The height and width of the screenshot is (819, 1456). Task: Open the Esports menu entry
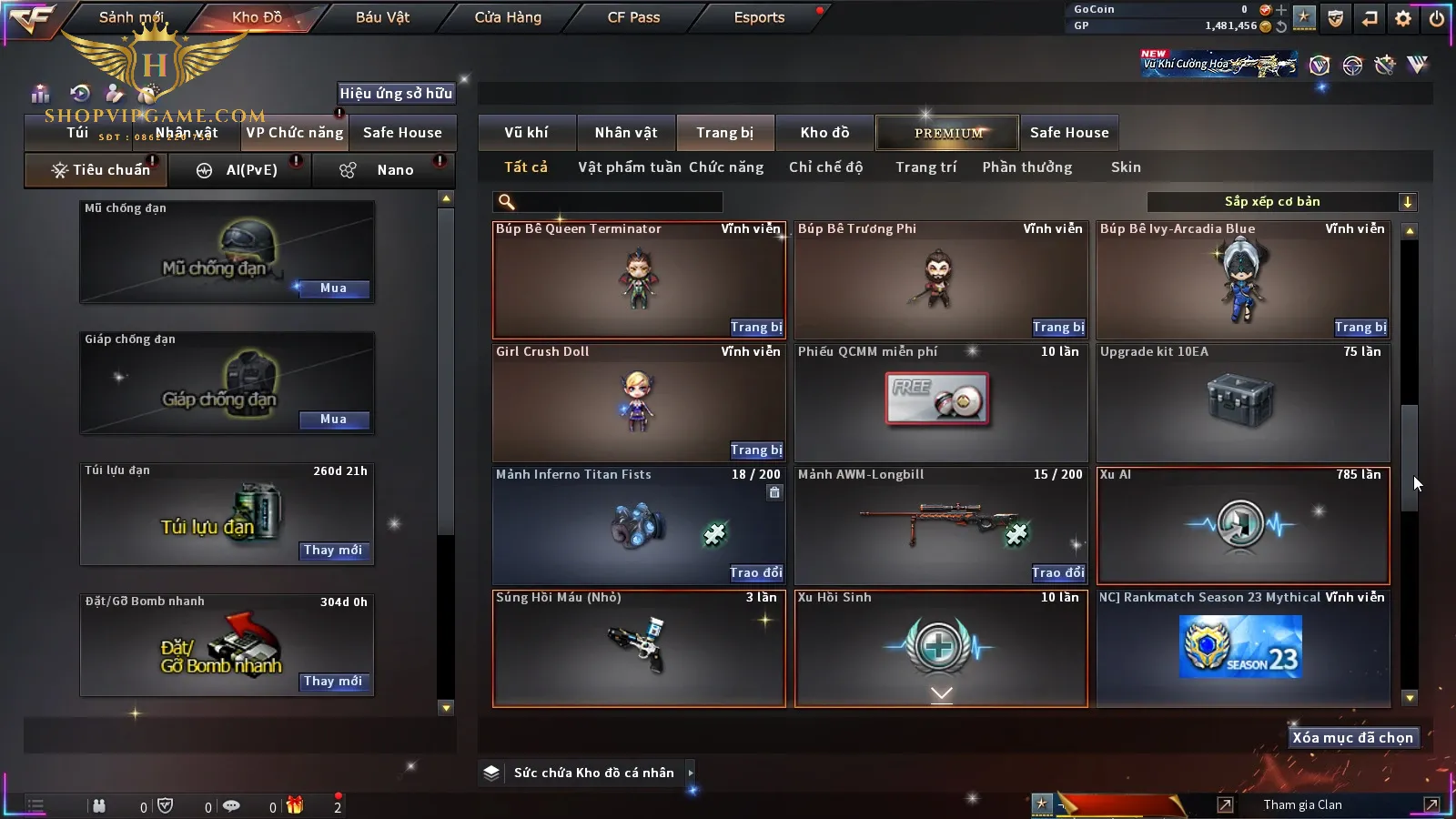[x=759, y=17]
